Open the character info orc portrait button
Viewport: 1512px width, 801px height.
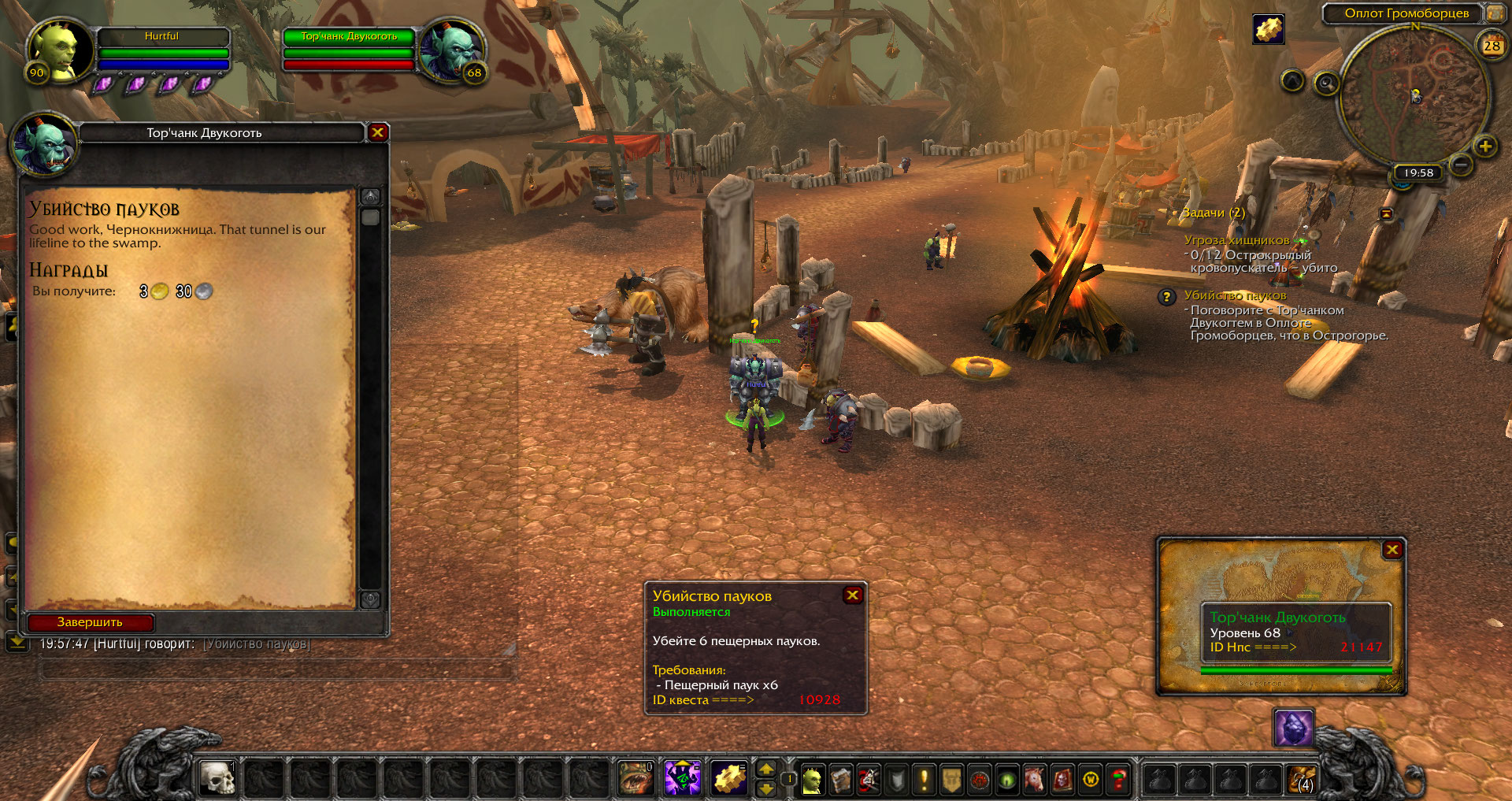click(x=812, y=780)
